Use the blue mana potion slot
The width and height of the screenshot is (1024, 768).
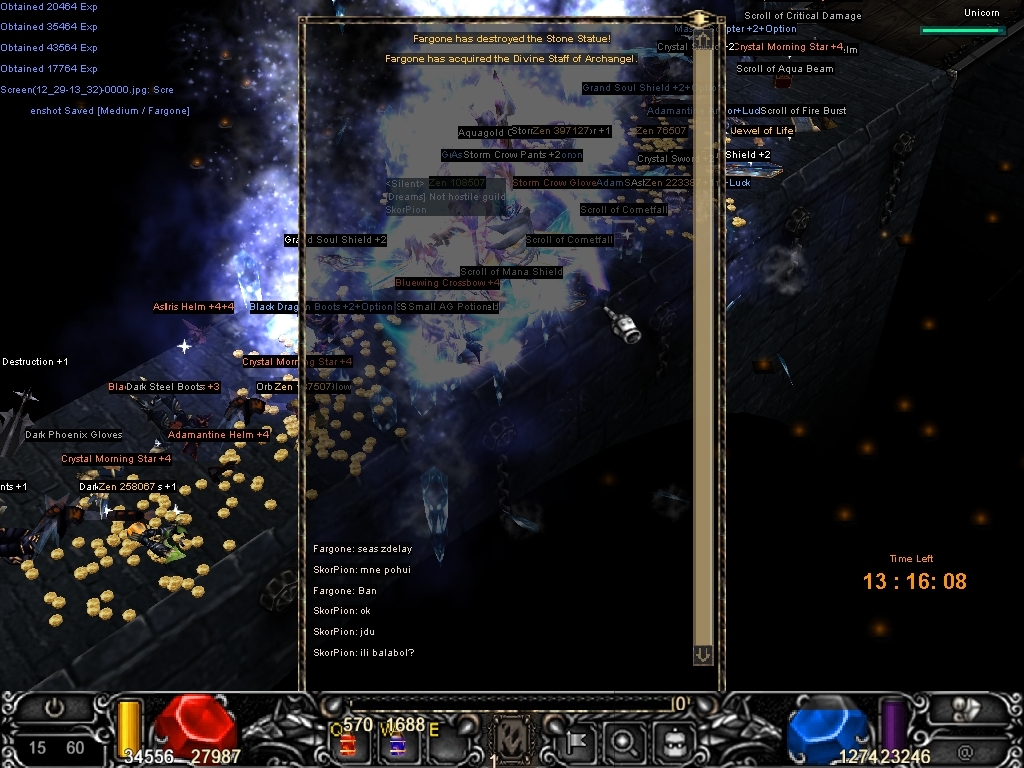click(396, 744)
